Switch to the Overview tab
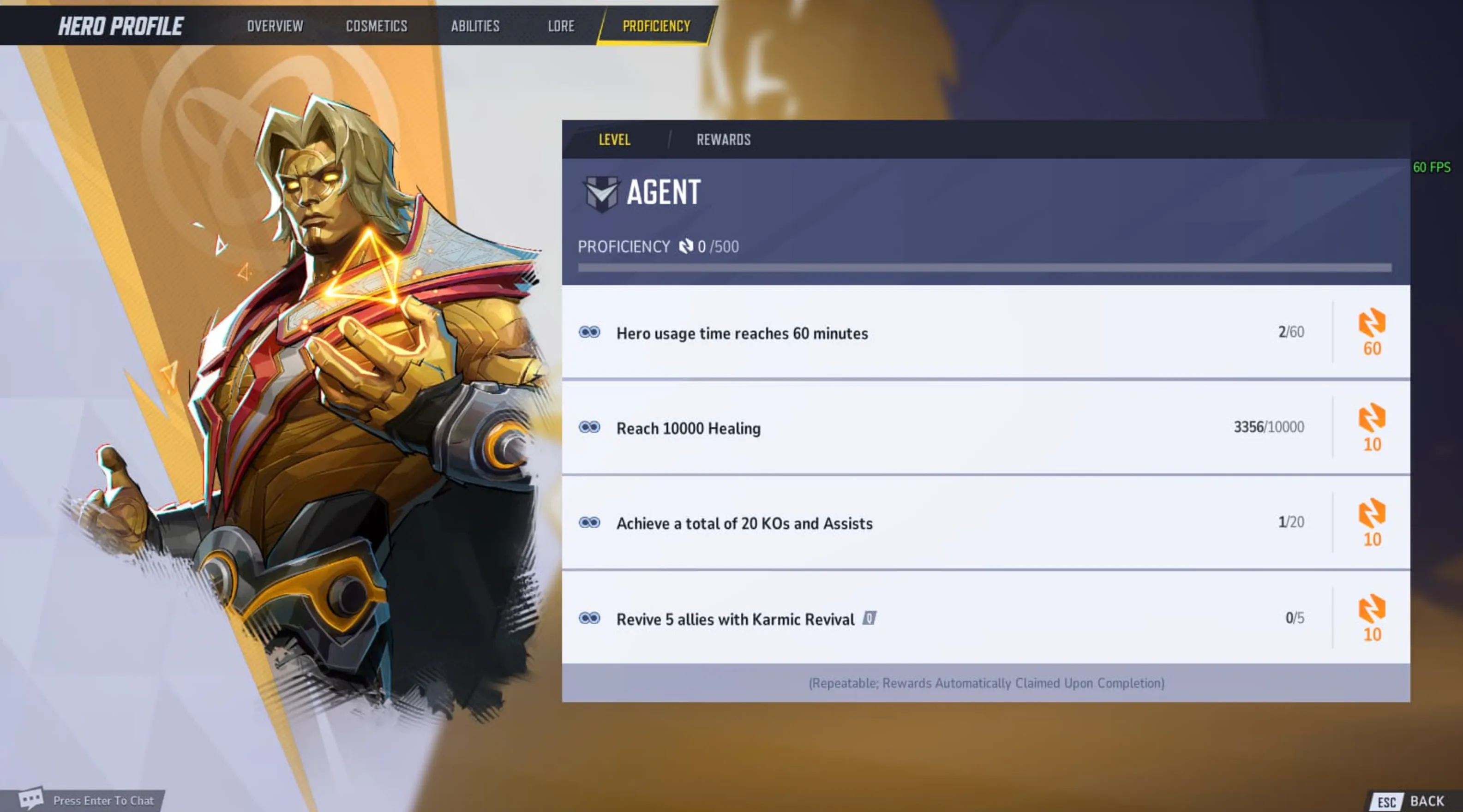Screen dimensions: 1463x812 click(275, 26)
